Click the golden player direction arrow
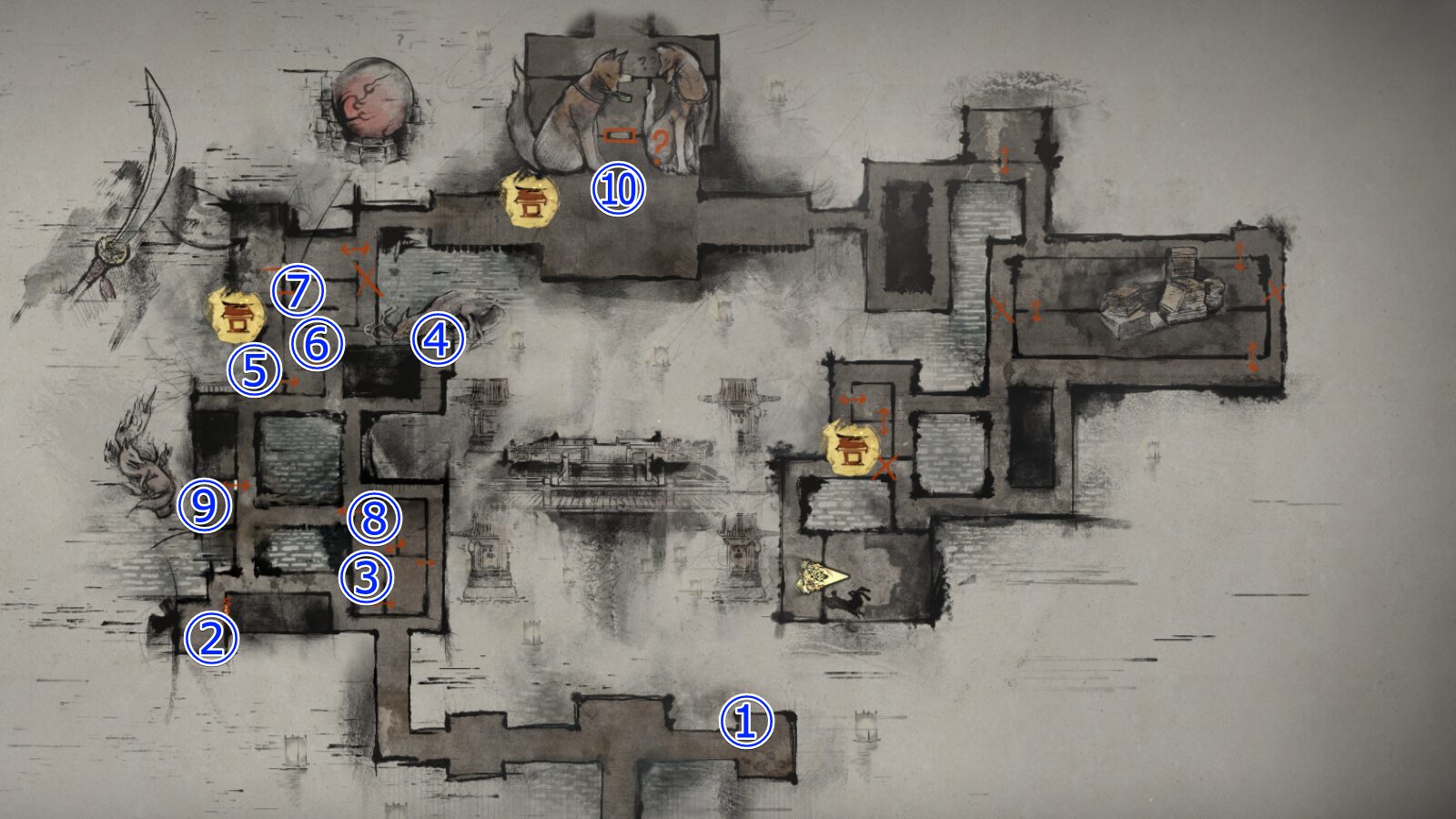 [x=819, y=576]
